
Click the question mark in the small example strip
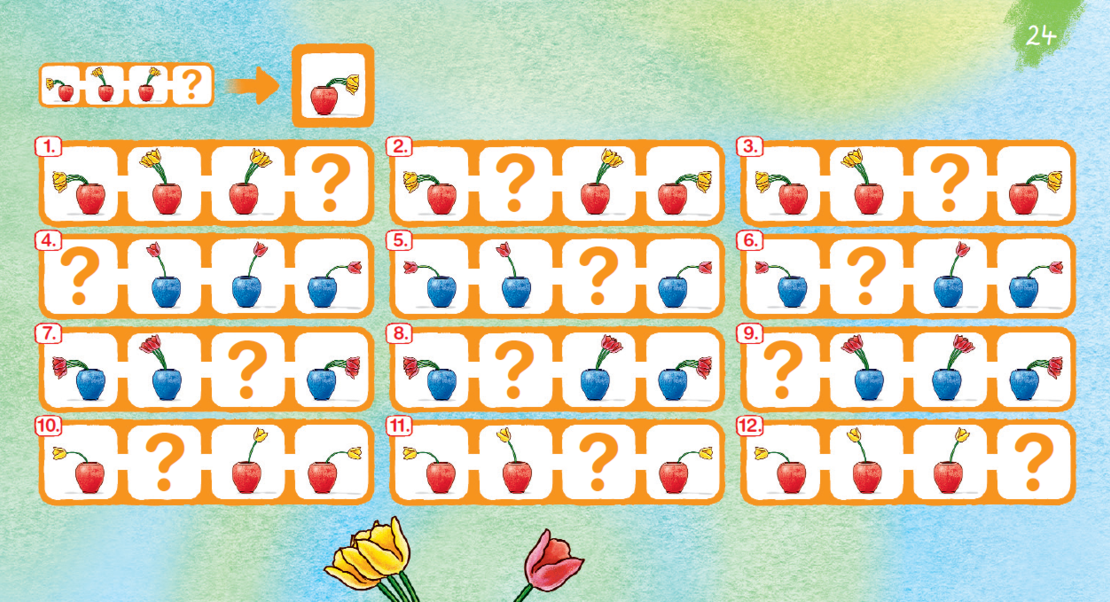[192, 86]
